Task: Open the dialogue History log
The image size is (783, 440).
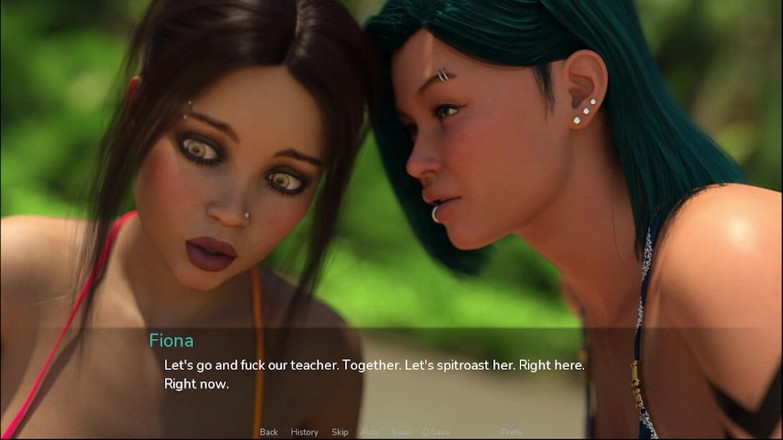Action: pos(304,432)
